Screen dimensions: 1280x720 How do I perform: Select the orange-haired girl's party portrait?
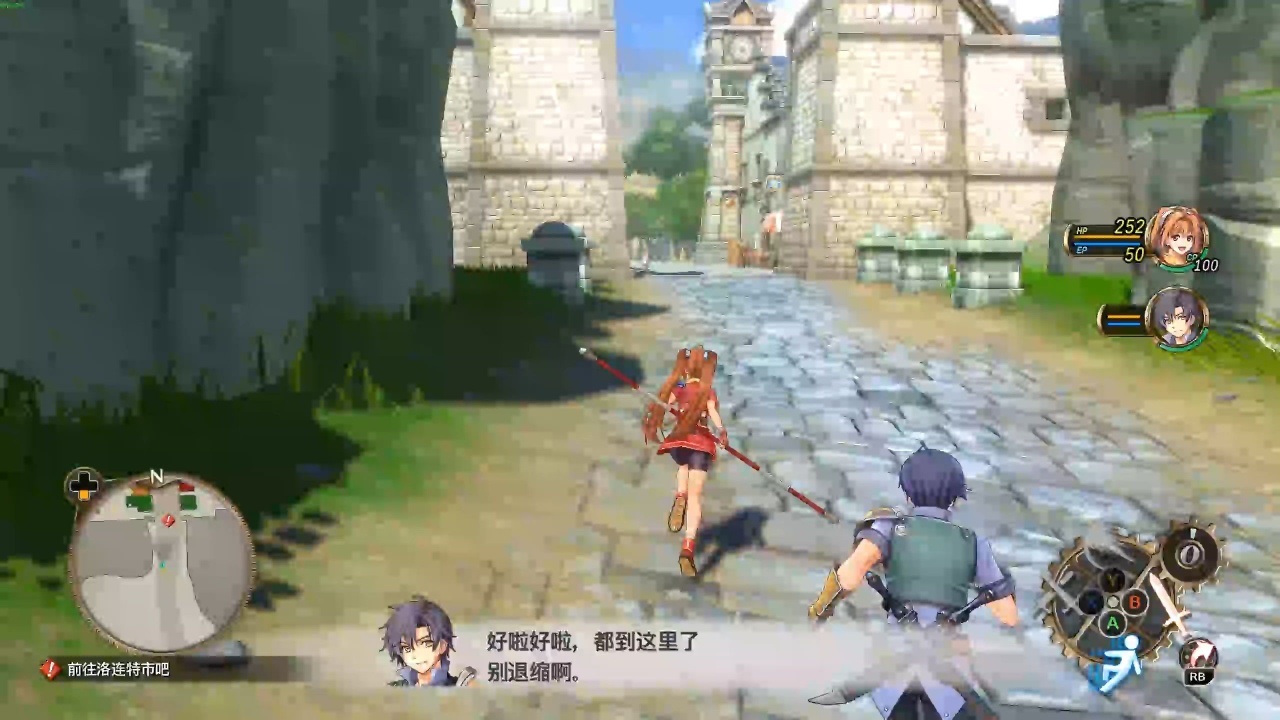[1176, 238]
